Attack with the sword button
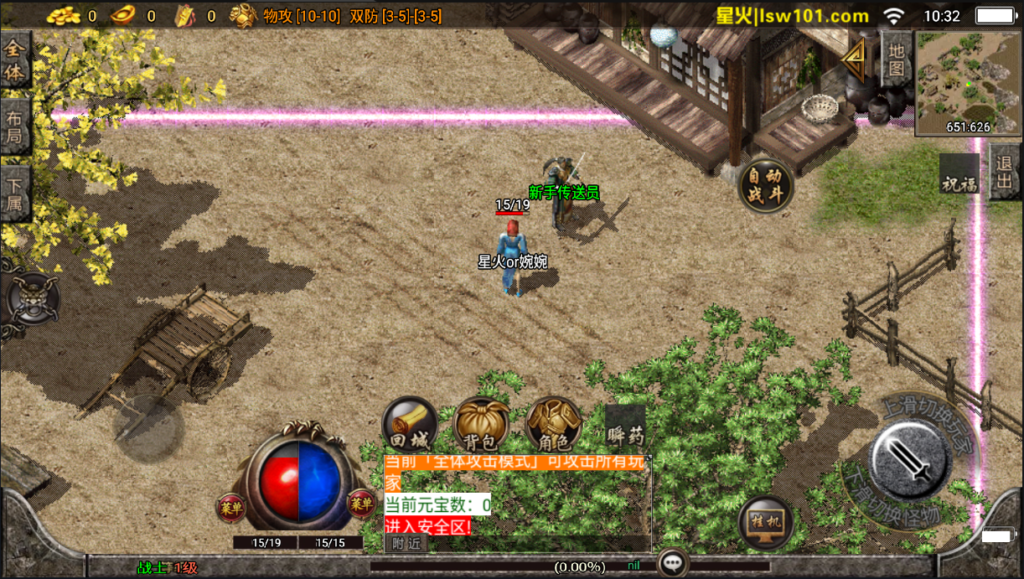1024x579 pixels. click(x=909, y=462)
